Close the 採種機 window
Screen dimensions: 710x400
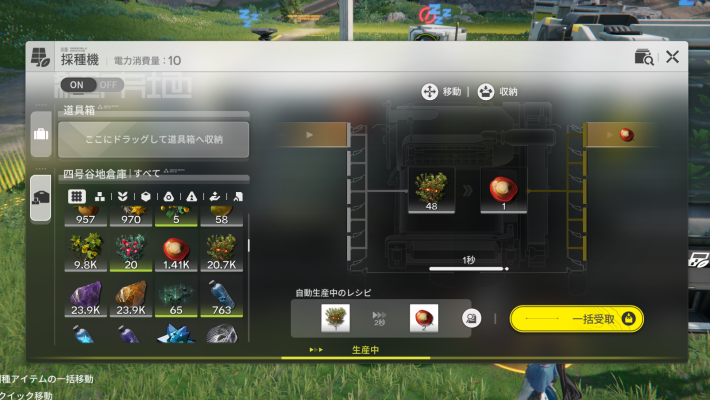672,57
